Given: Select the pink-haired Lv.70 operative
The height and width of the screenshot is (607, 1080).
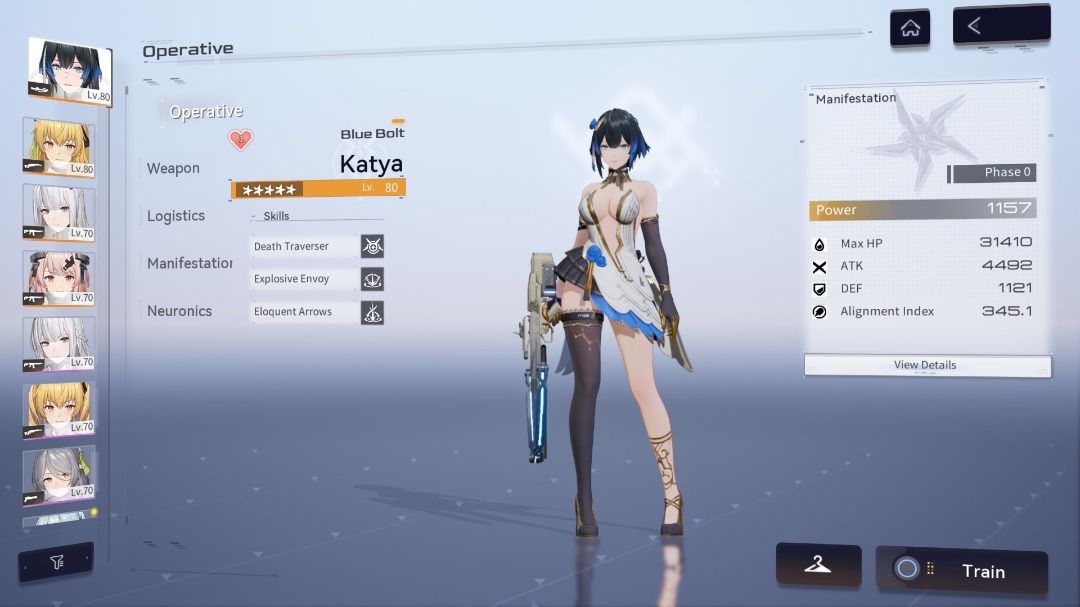Looking at the screenshot, I should coord(59,278).
